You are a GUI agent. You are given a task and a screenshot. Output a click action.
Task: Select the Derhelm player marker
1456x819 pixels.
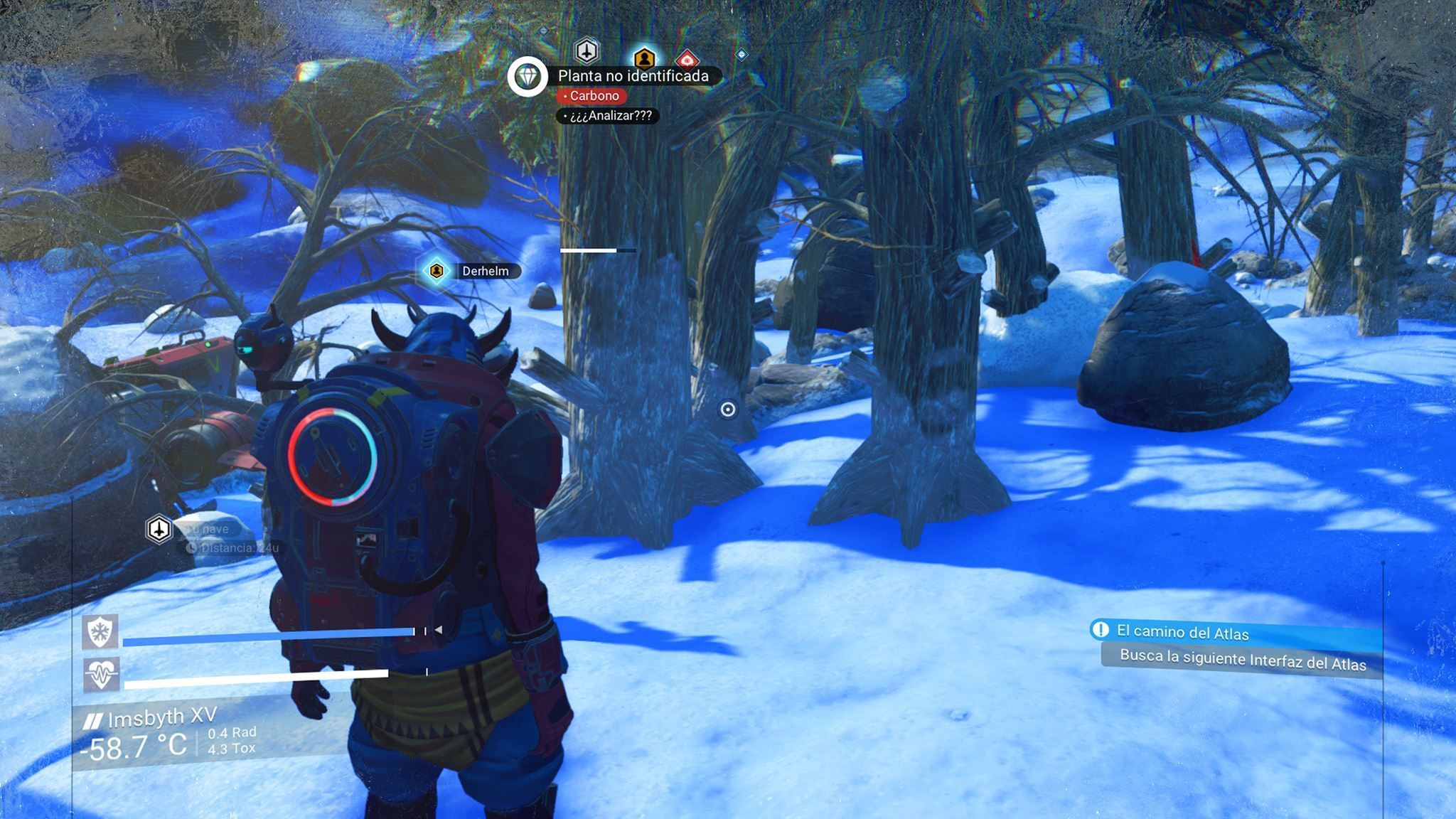pos(437,271)
